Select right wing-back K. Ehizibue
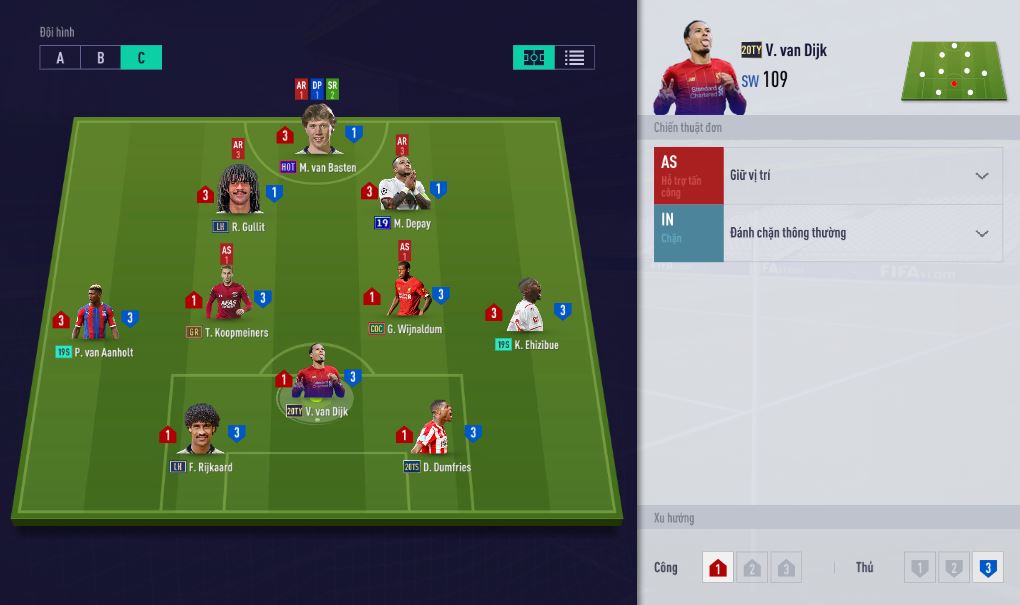This screenshot has width=1020, height=605. coord(528,307)
